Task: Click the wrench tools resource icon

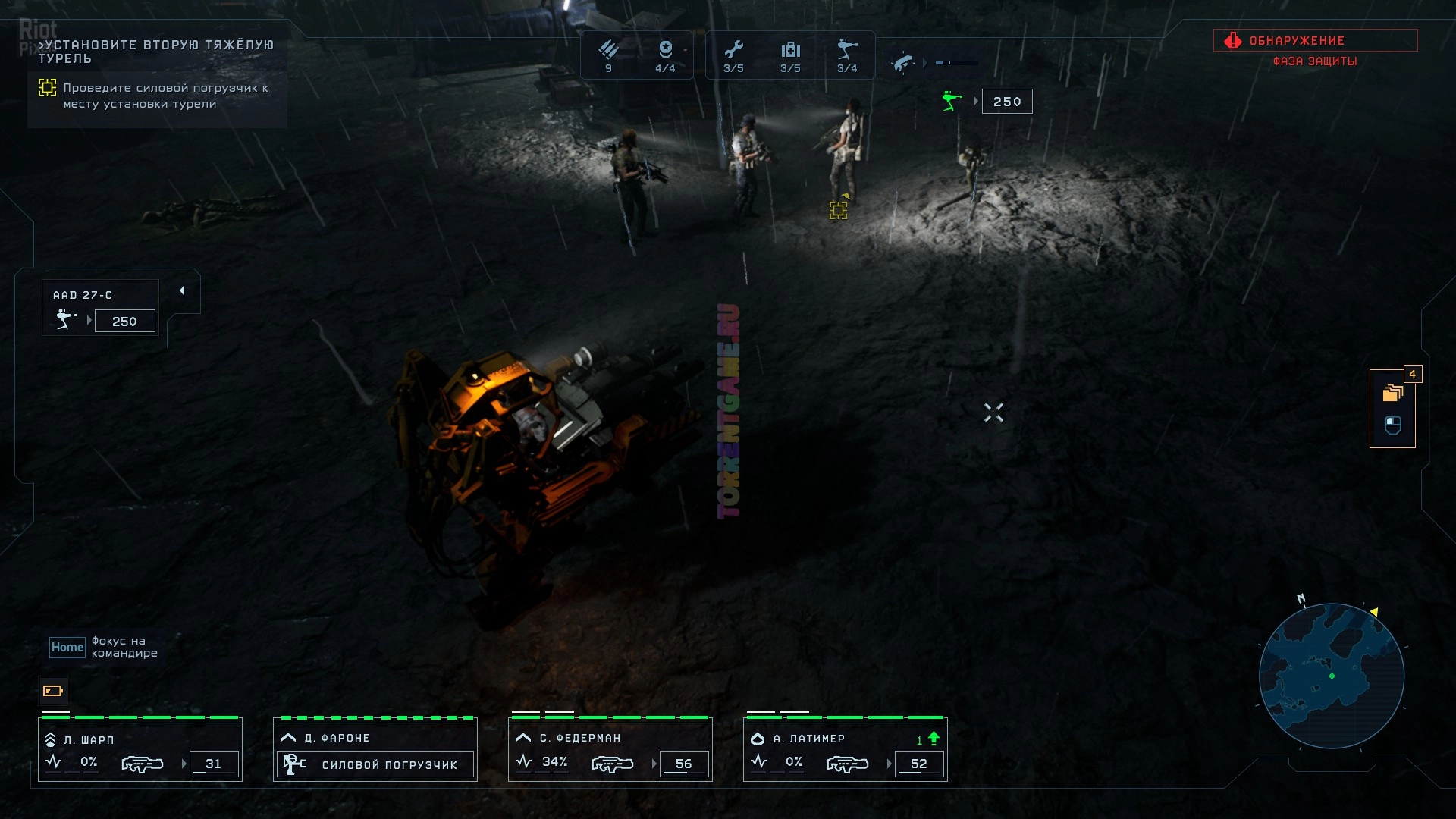Action: click(x=733, y=50)
